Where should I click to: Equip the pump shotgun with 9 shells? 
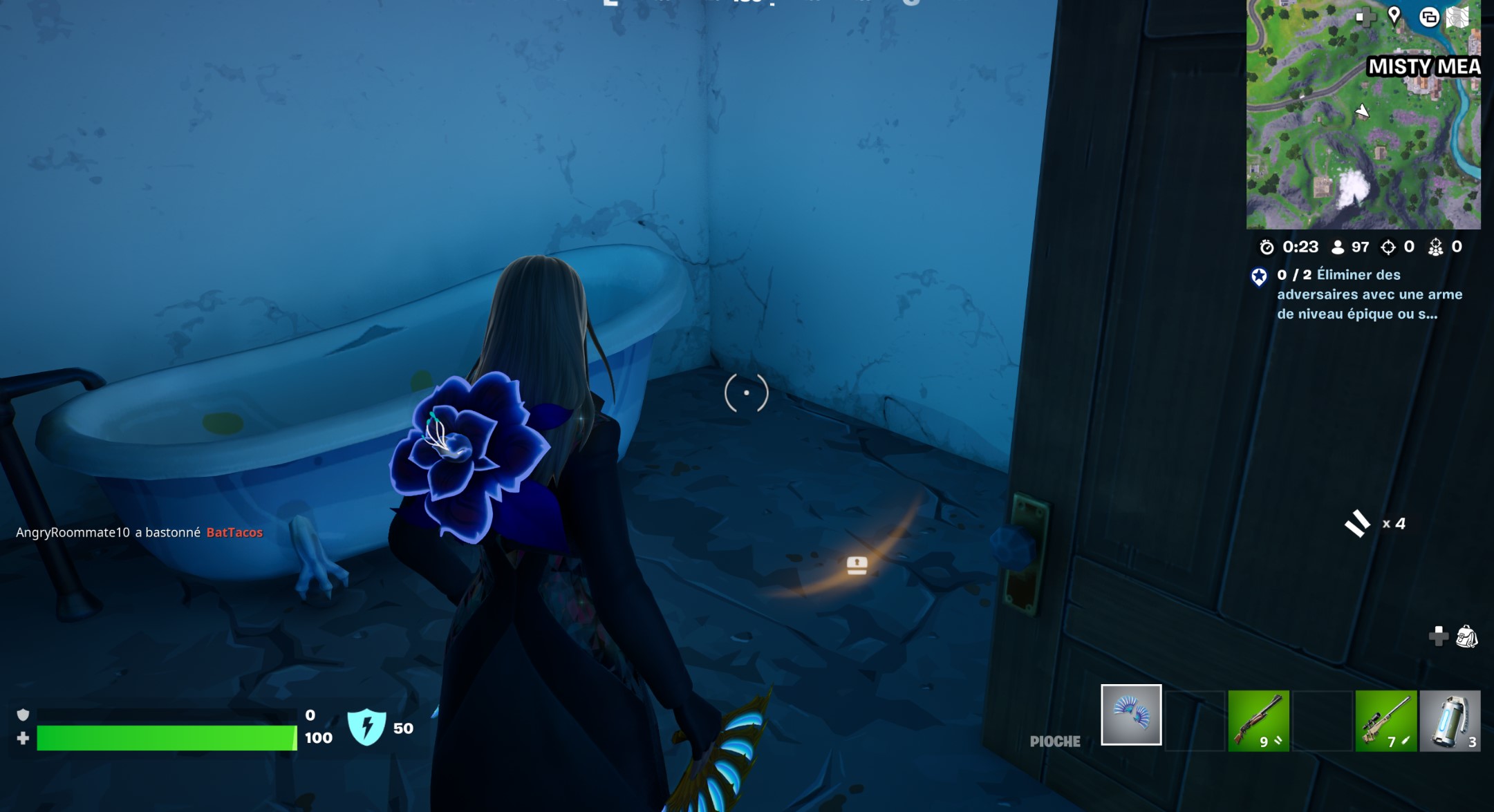1258,721
